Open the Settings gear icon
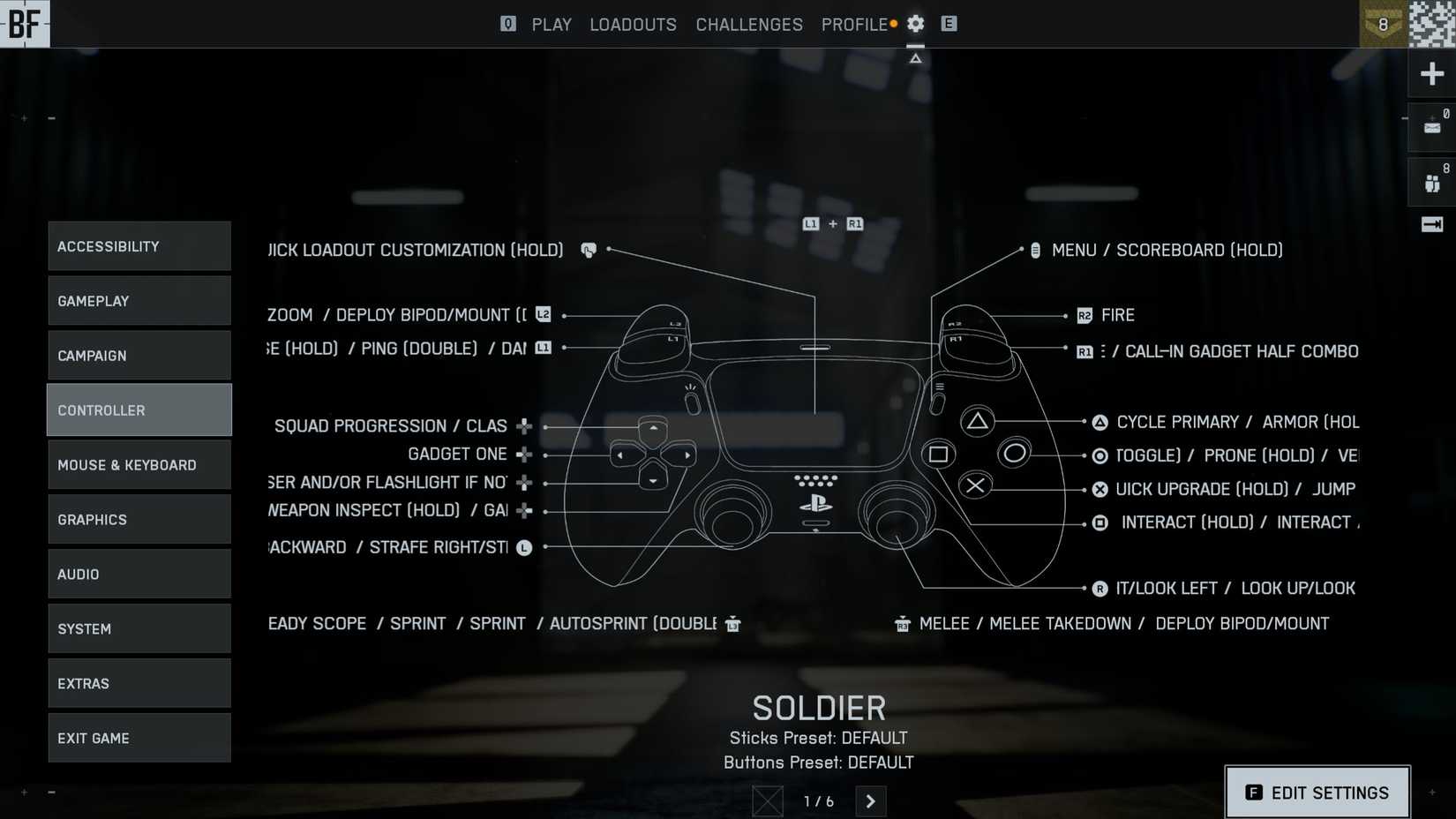Screen dimensions: 1456x819 915,24
